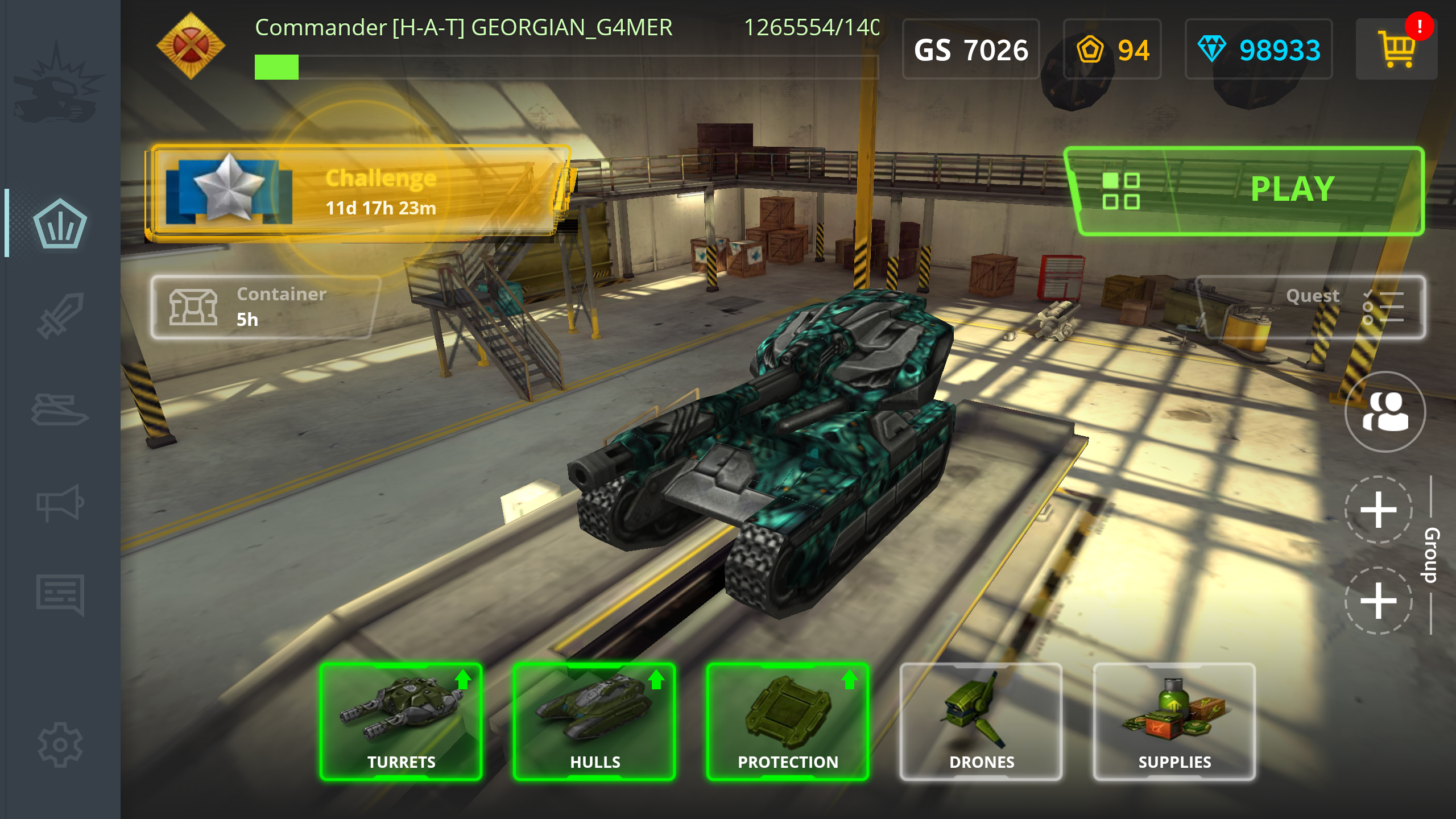The width and height of the screenshot is (1456, 819).
Task: Open the shop cart
Action: pos(1396,49)
